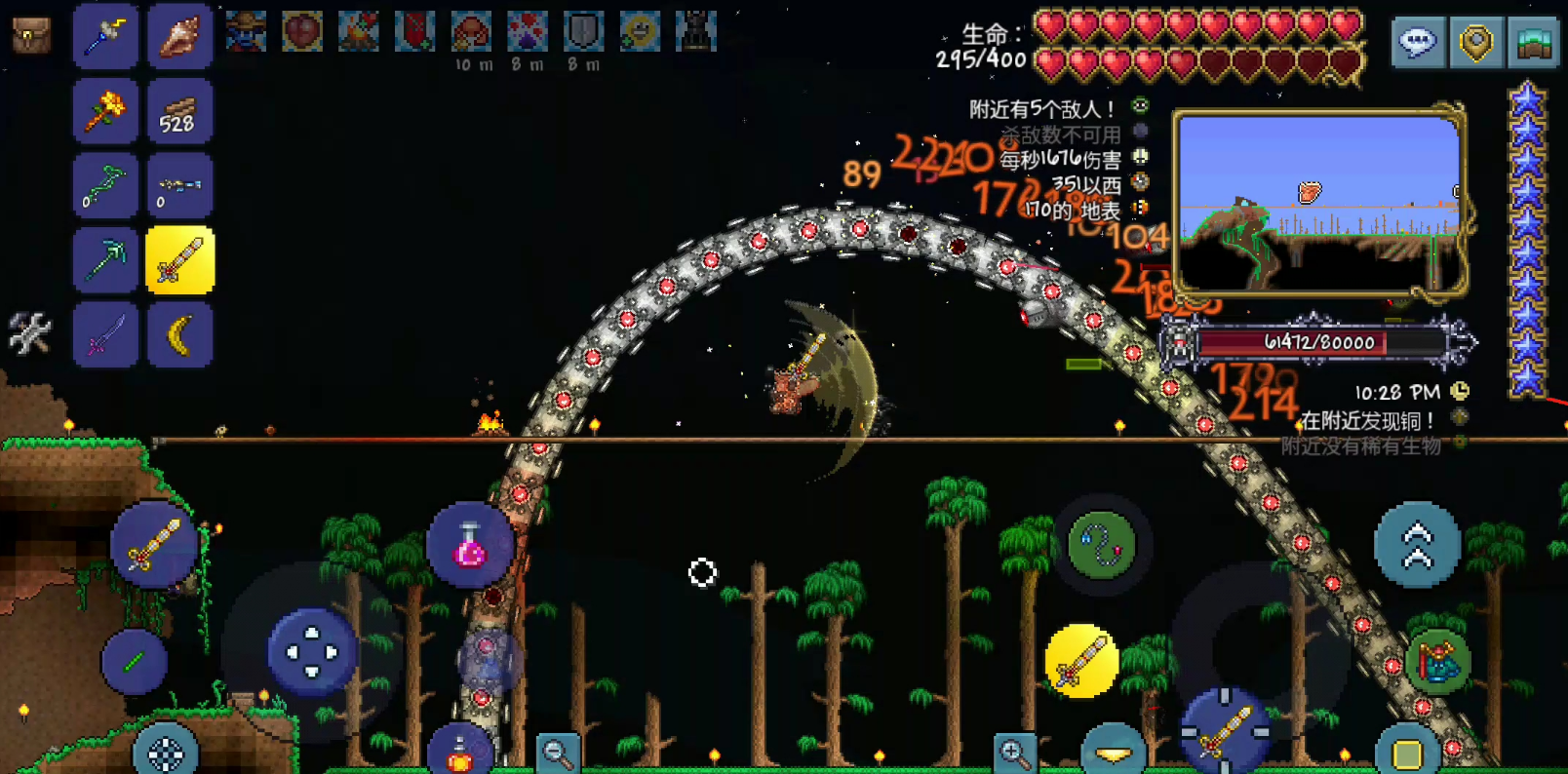Viewport: 1568px width, 774px height.
Task: Pick the banana boomerang slot
Action: pyautogui.click(x=180, y=335)
